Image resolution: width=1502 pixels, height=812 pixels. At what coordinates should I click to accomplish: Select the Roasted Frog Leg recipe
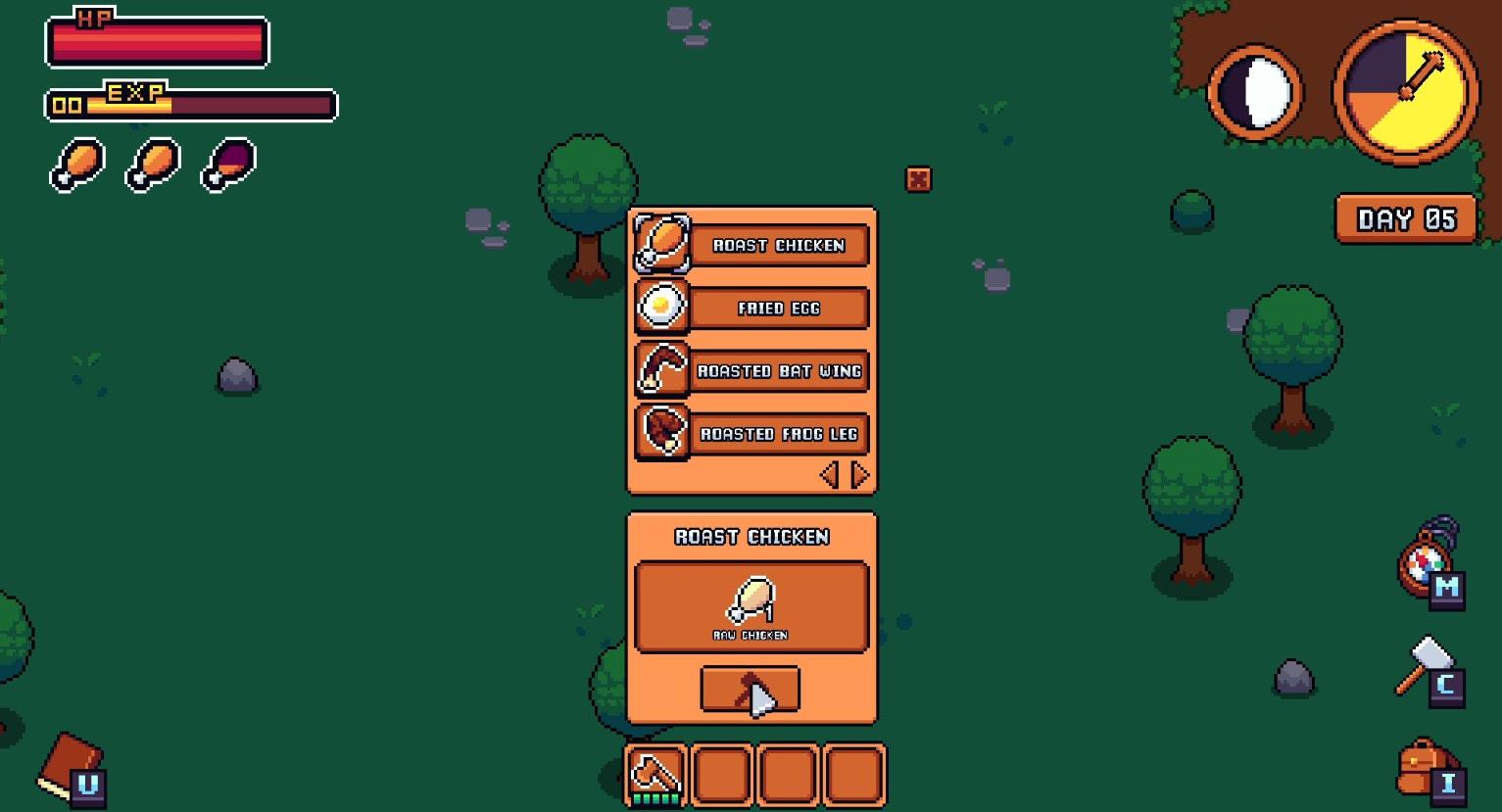click(779, 434)
